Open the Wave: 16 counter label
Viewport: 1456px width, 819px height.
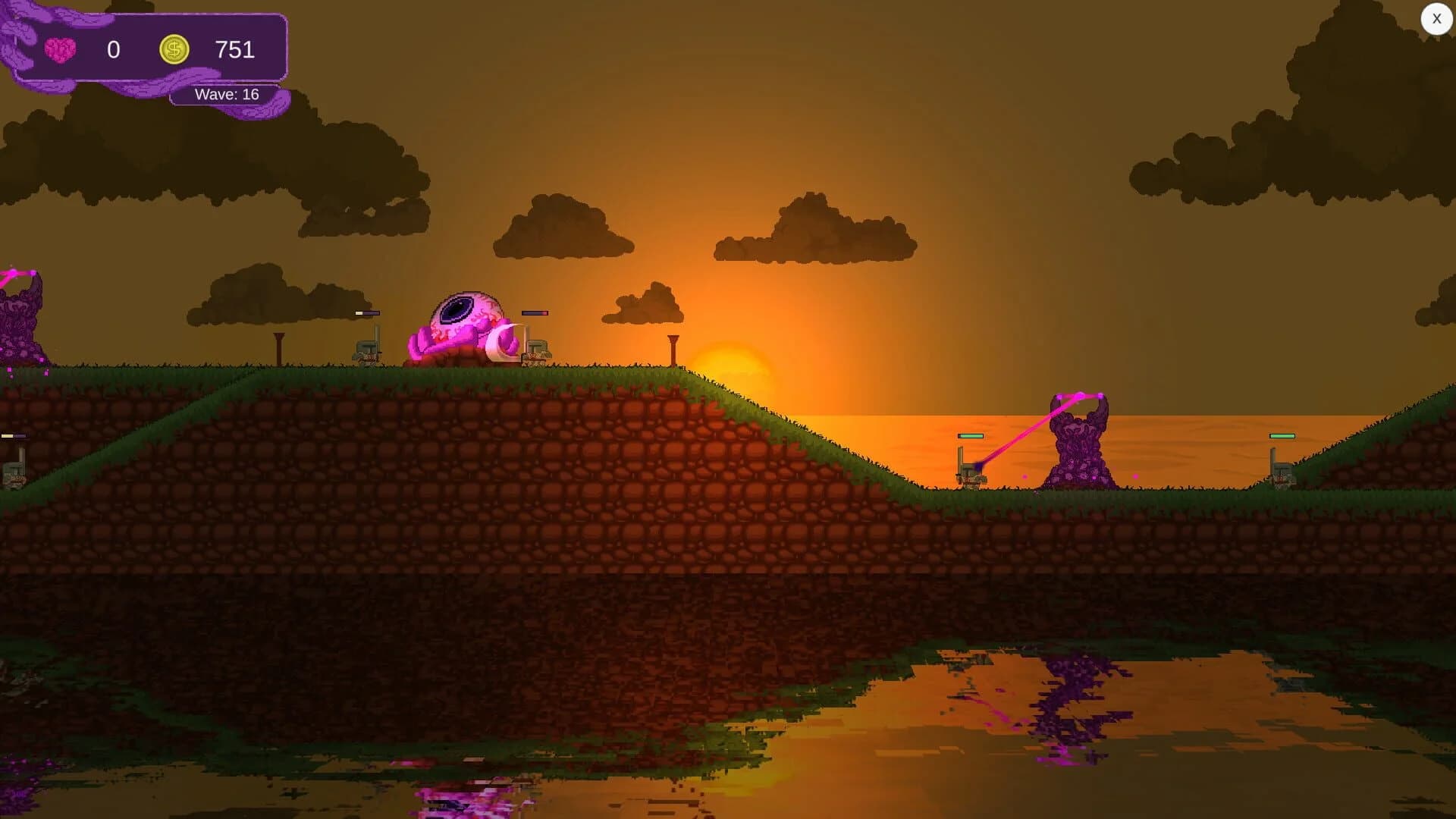[226, 94]
